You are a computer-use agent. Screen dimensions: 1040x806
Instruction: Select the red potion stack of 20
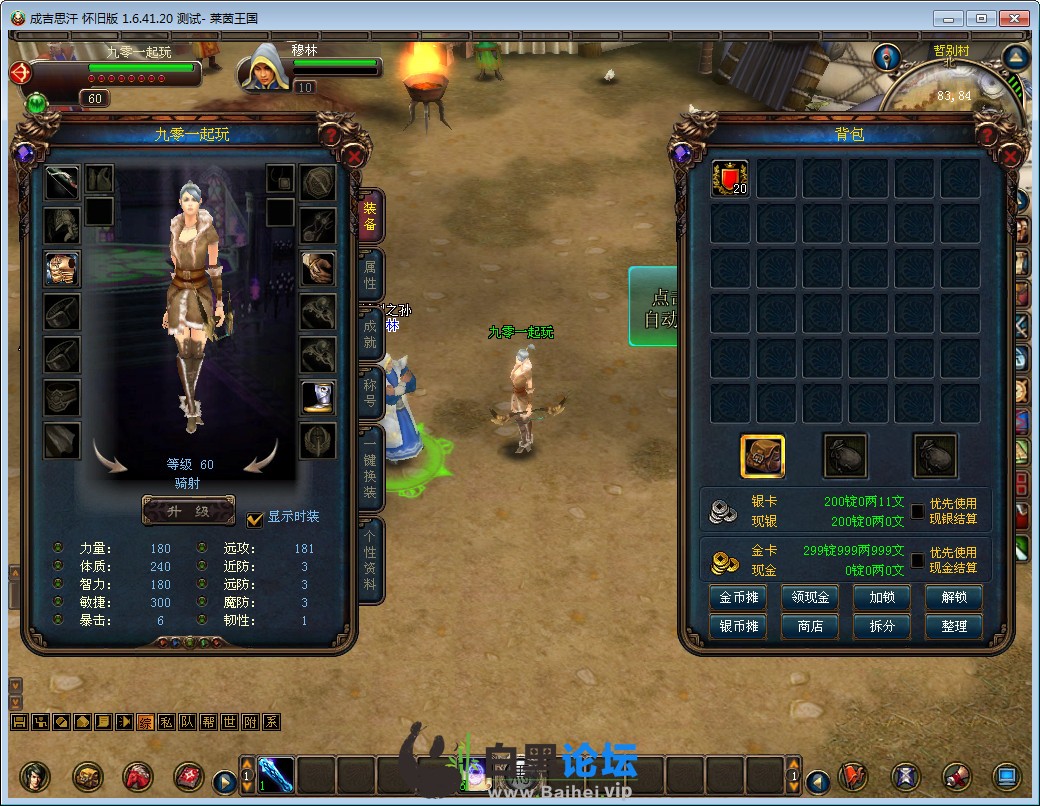(730, 179)
